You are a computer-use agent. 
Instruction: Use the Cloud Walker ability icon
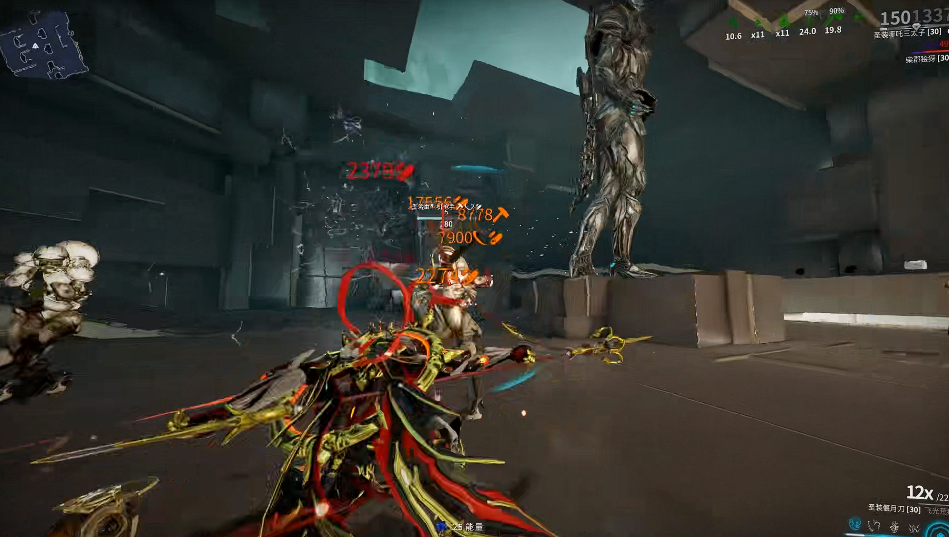pos(875,524)
